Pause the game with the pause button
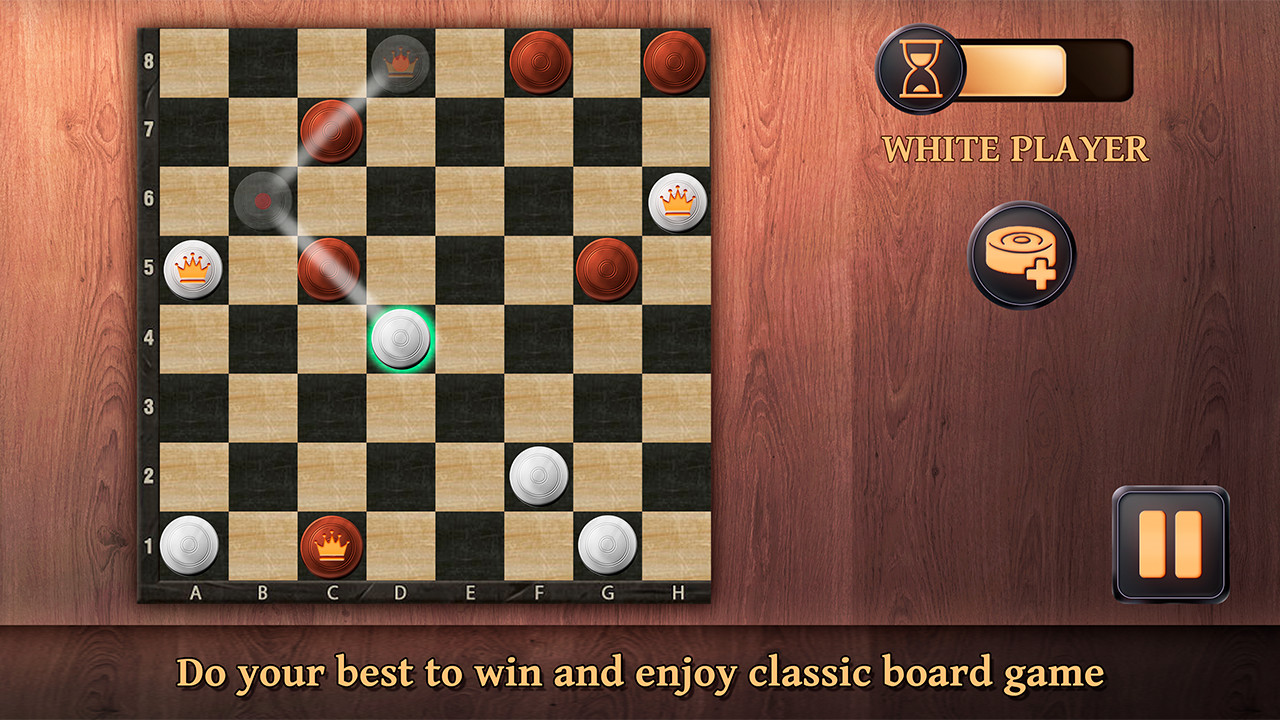Image resolution: width=1280 pixels, height=720 pixels. (x=1170, y=545)
